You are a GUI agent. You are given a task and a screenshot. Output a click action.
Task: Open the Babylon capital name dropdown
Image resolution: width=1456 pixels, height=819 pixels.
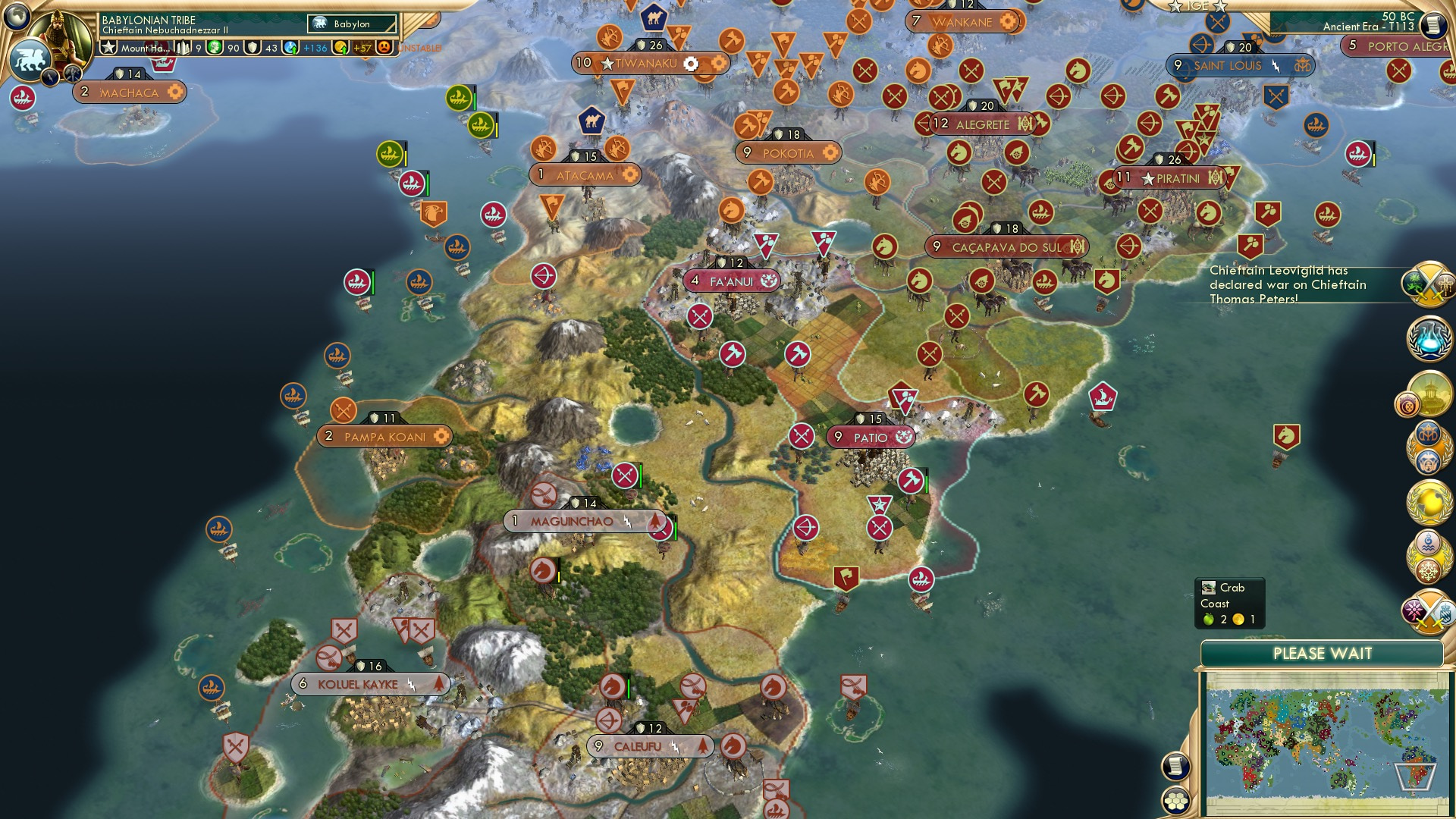[350, 24]
